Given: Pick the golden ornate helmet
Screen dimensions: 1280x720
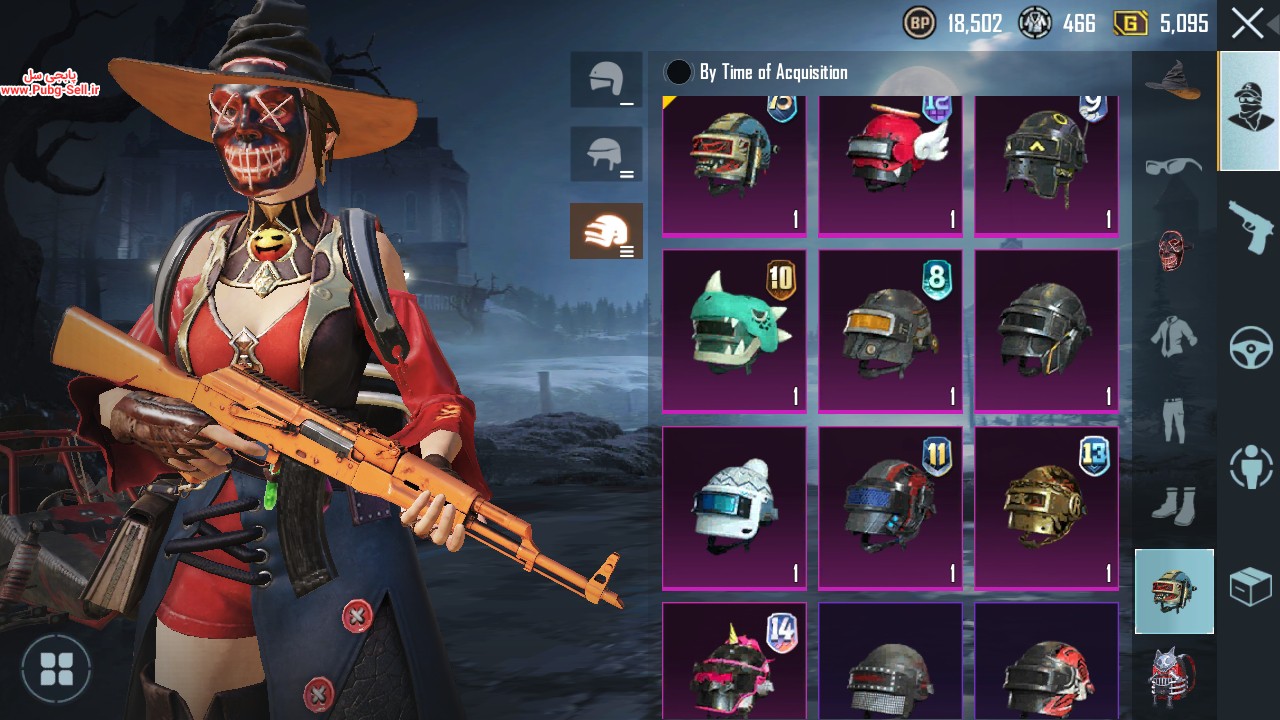Looking at the screenshot, I should tap(1046, 507).
